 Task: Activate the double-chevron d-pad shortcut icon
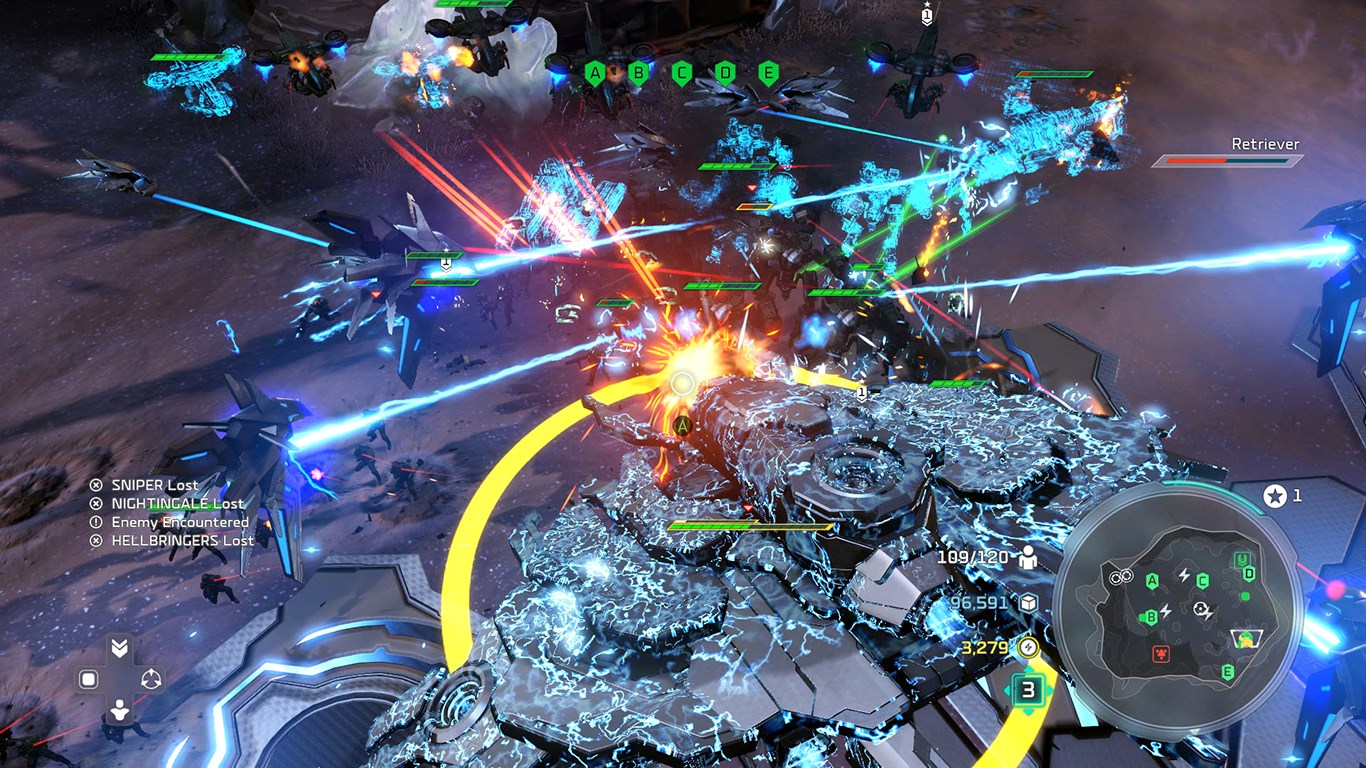click(119, 648)
